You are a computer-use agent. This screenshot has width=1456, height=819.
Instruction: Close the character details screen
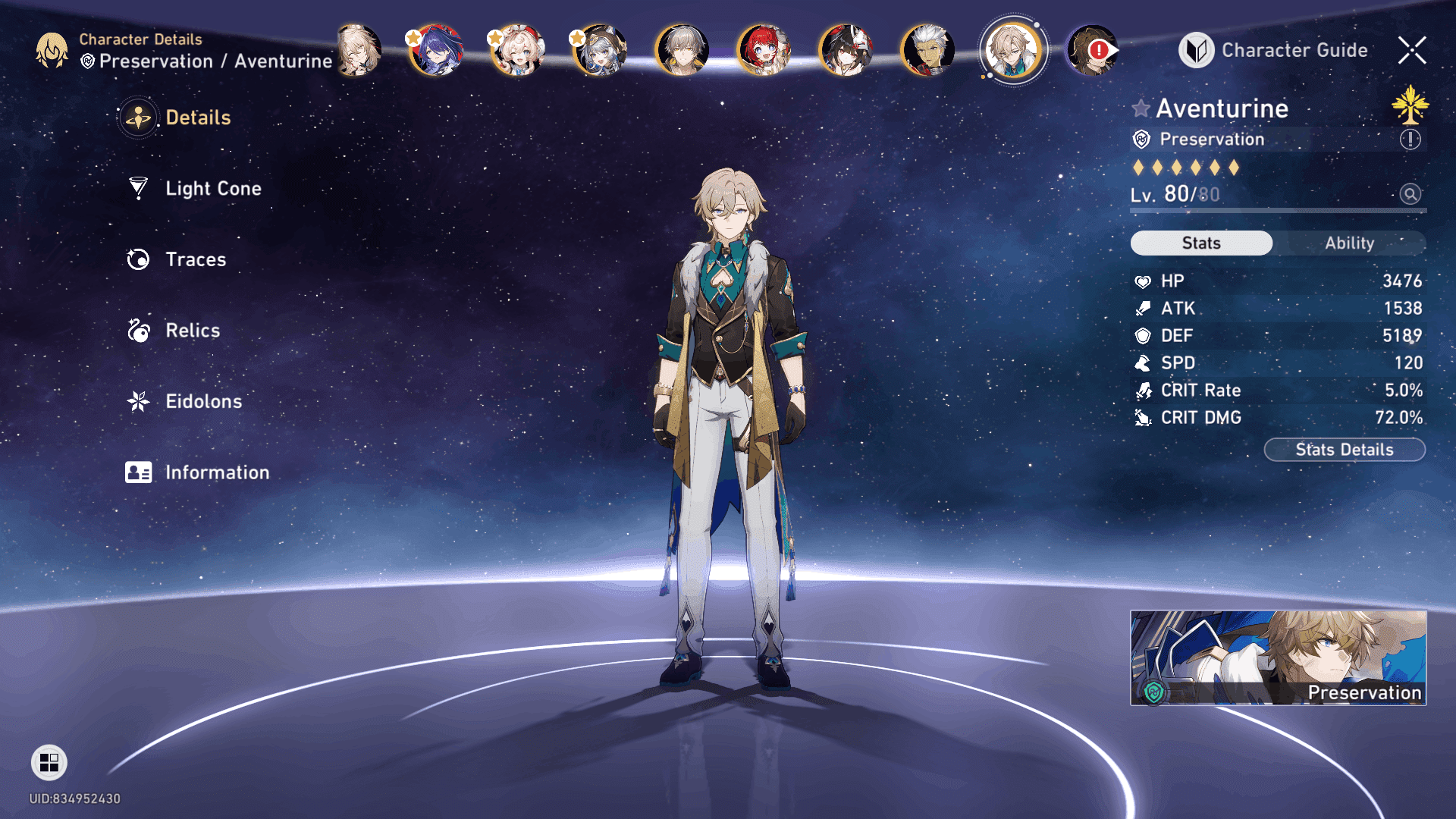click(1412, 51)
